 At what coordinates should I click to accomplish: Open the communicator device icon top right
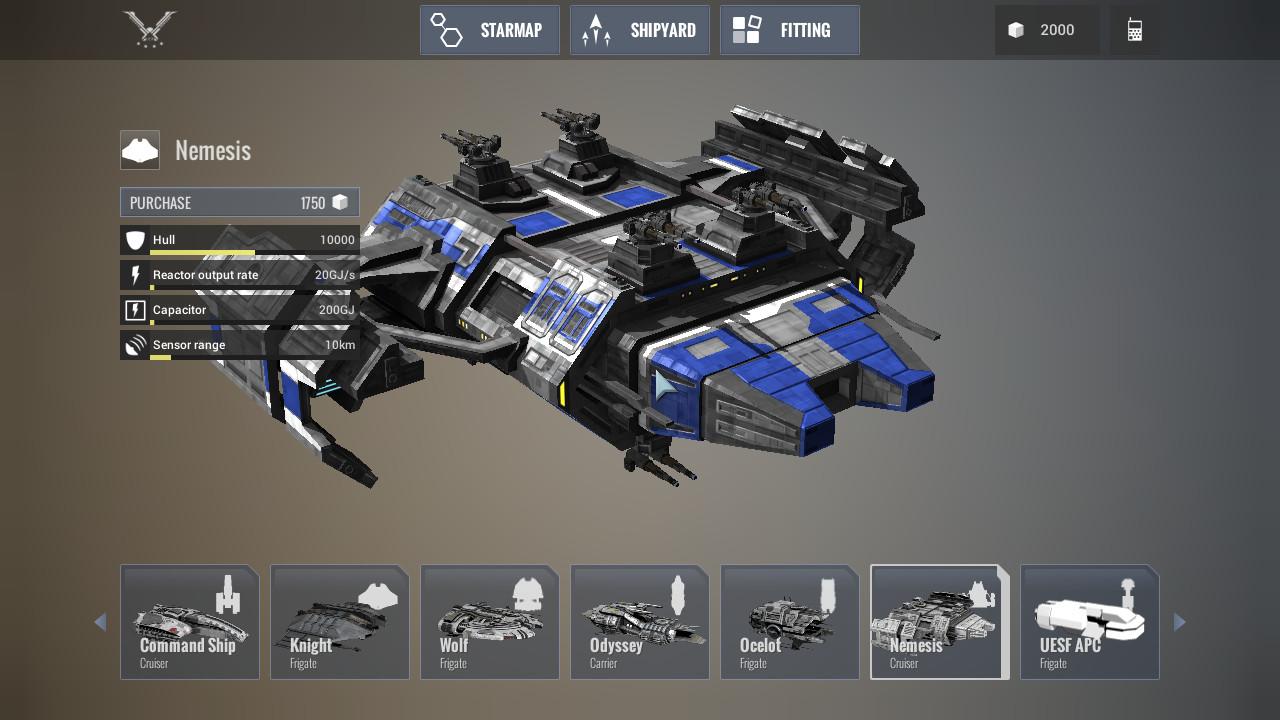tap(1135, 29)
